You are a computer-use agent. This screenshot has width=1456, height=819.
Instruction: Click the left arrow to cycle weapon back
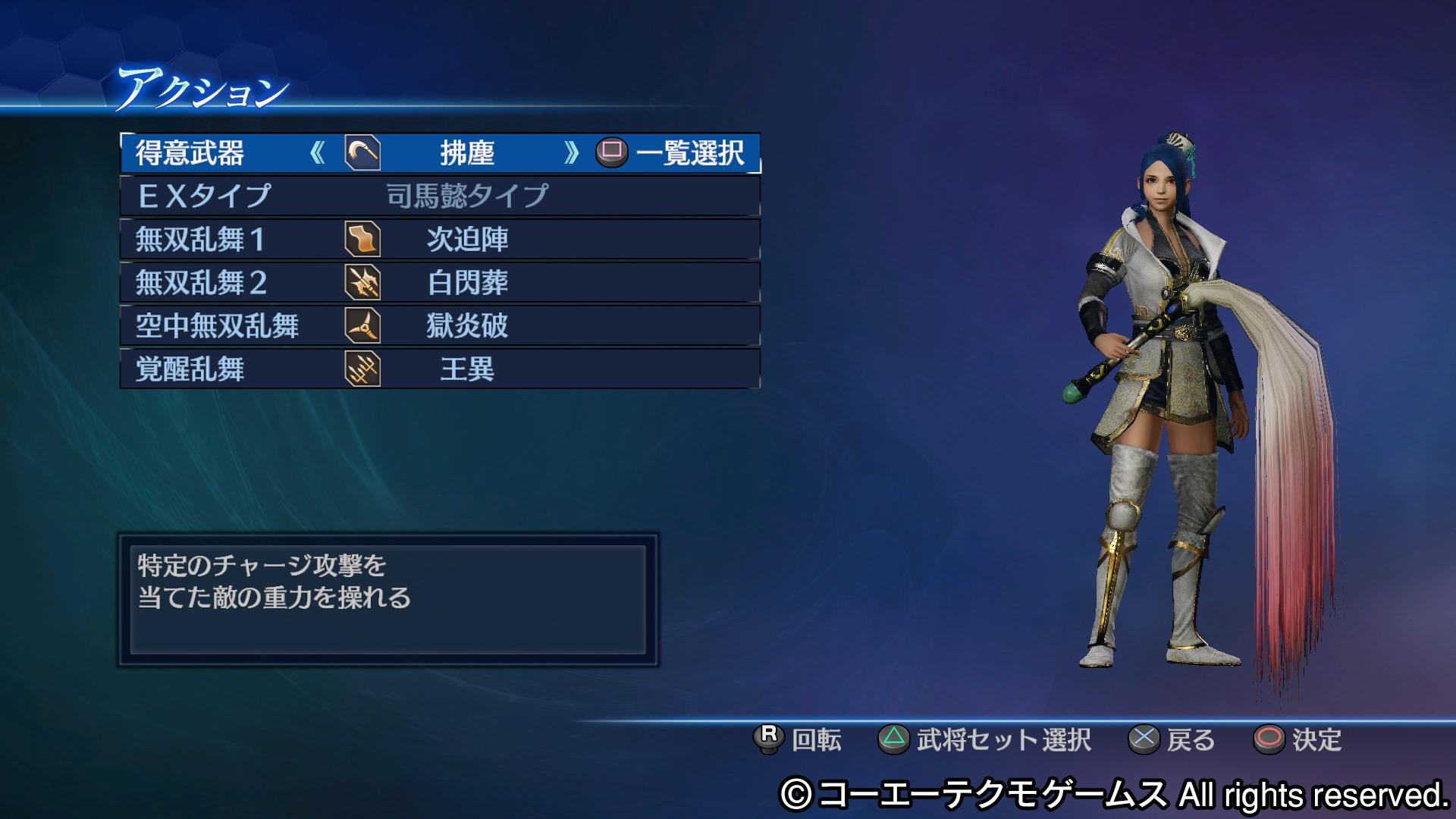319,154
